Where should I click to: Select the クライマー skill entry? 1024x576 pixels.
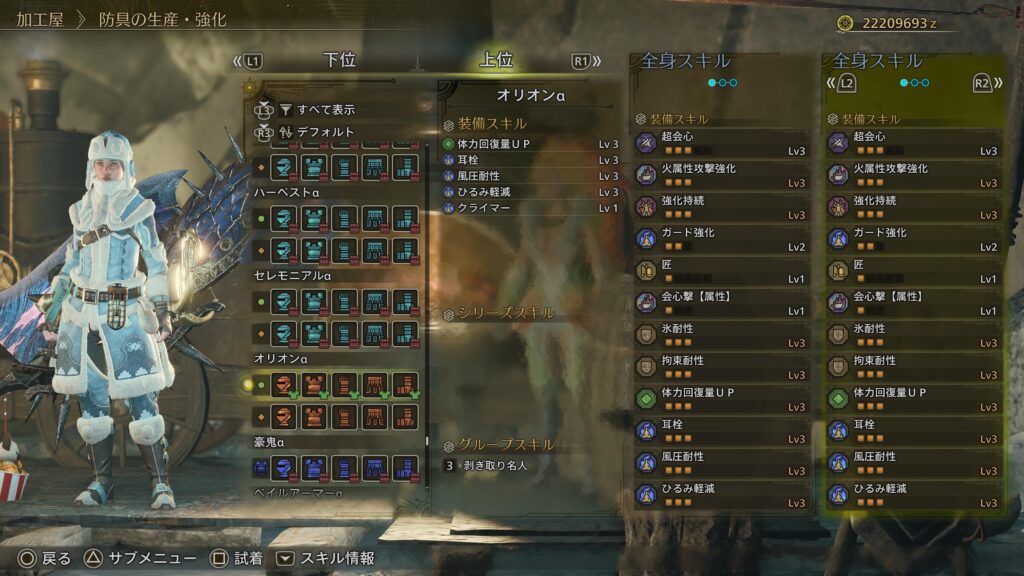click(483, 208)
